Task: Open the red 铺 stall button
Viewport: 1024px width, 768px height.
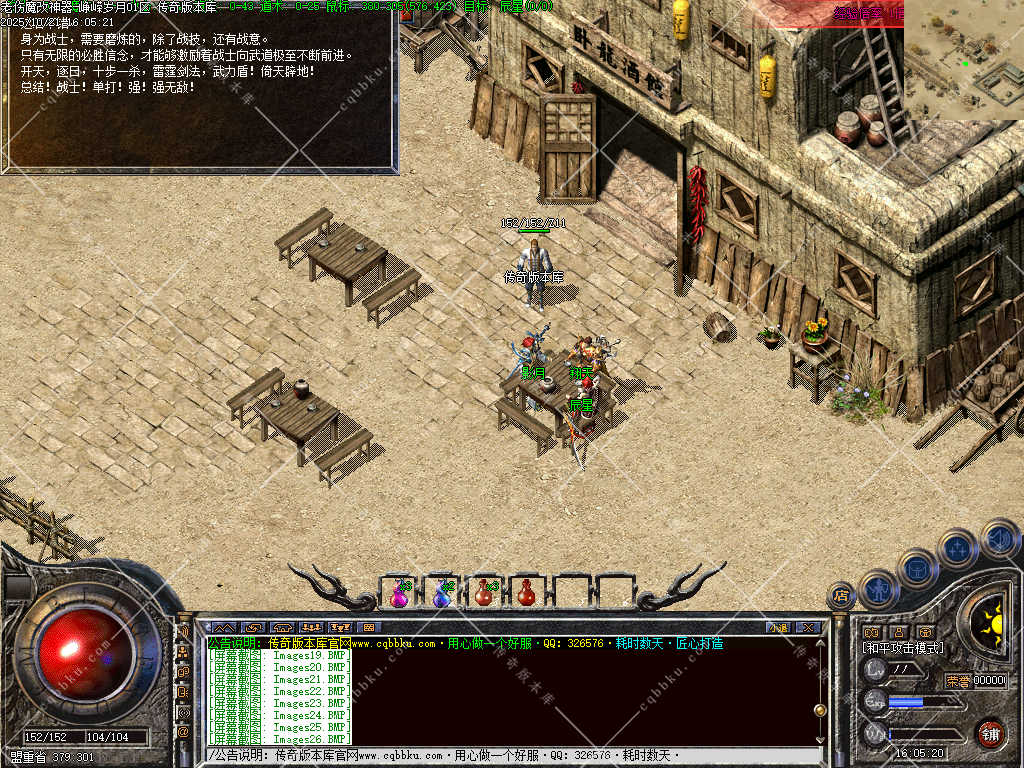Action: point(990,733)
